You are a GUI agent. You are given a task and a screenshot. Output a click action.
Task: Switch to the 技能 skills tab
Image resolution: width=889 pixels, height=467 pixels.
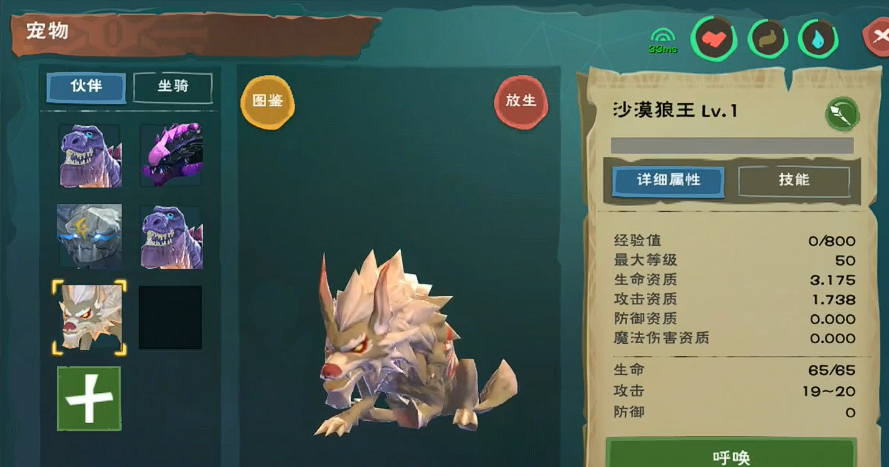pyautogui.click(x=794, y=180)
